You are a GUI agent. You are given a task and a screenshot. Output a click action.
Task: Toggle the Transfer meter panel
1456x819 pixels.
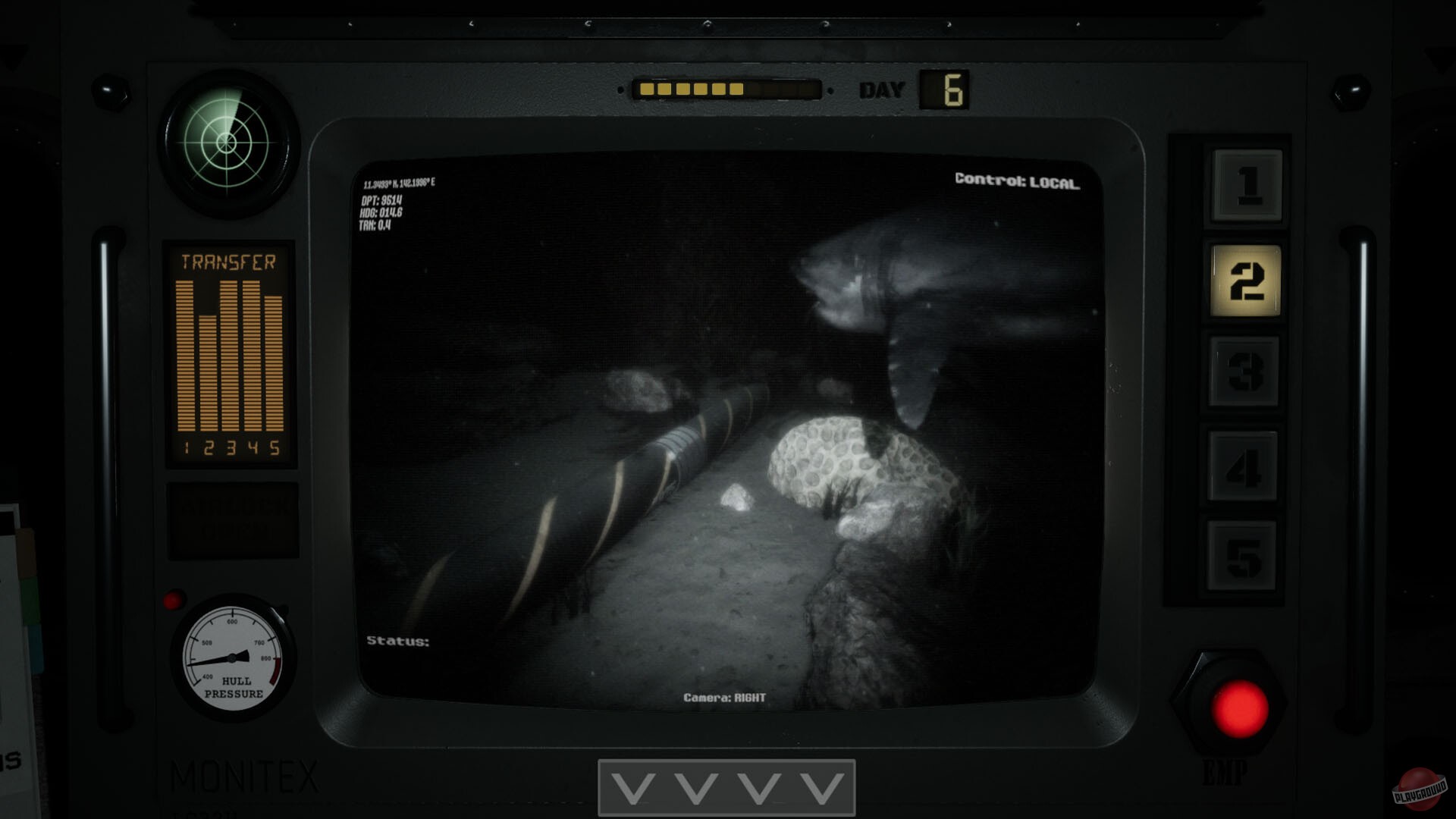[x=229, y=353]
